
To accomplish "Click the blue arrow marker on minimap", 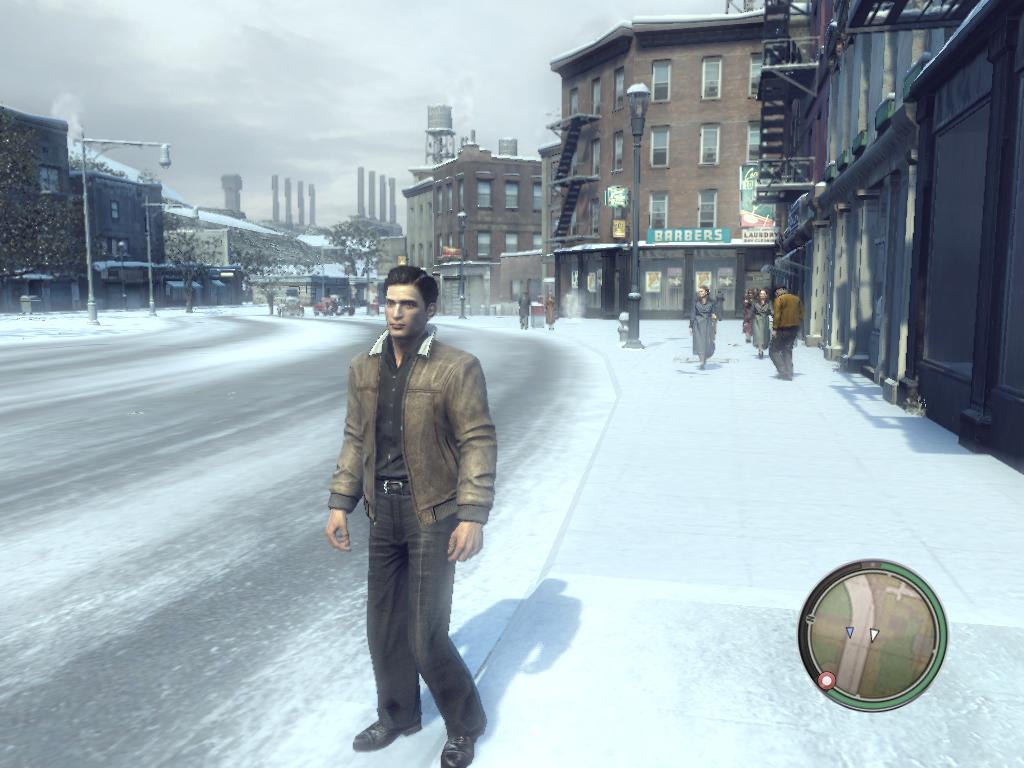I will pyautogui.click(x=850, y=633).
